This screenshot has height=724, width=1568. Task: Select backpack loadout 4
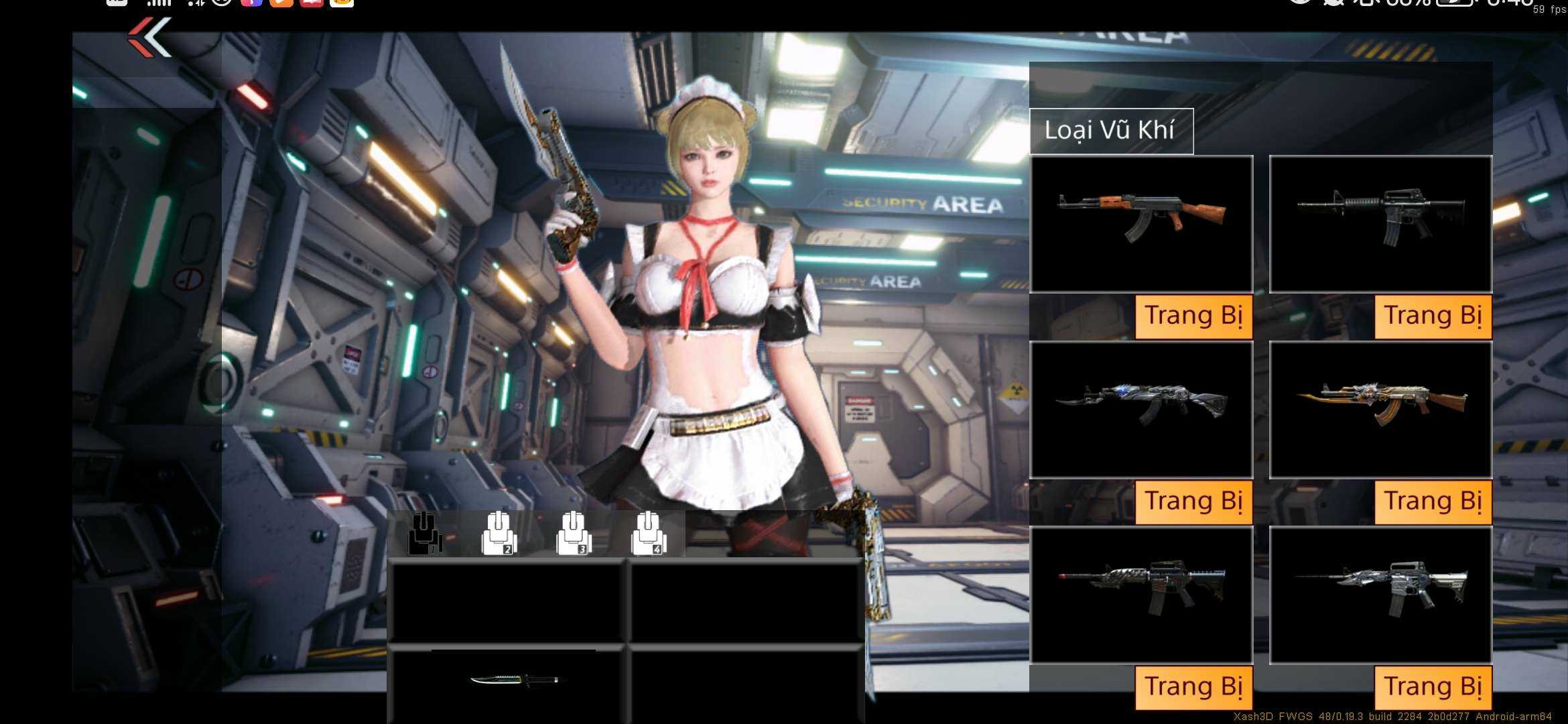click(648, 534)
